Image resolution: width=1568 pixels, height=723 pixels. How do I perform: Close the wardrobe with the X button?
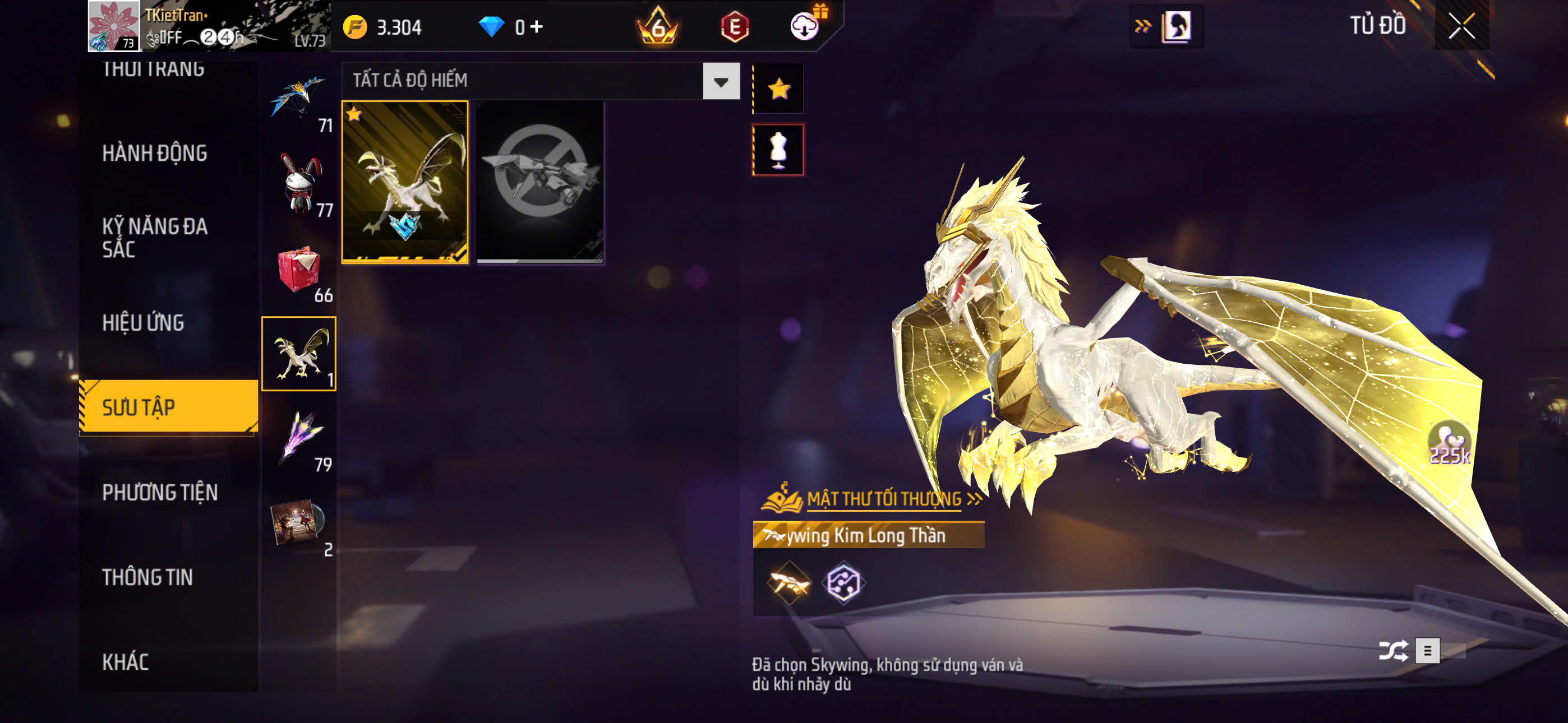point(1461,26)
